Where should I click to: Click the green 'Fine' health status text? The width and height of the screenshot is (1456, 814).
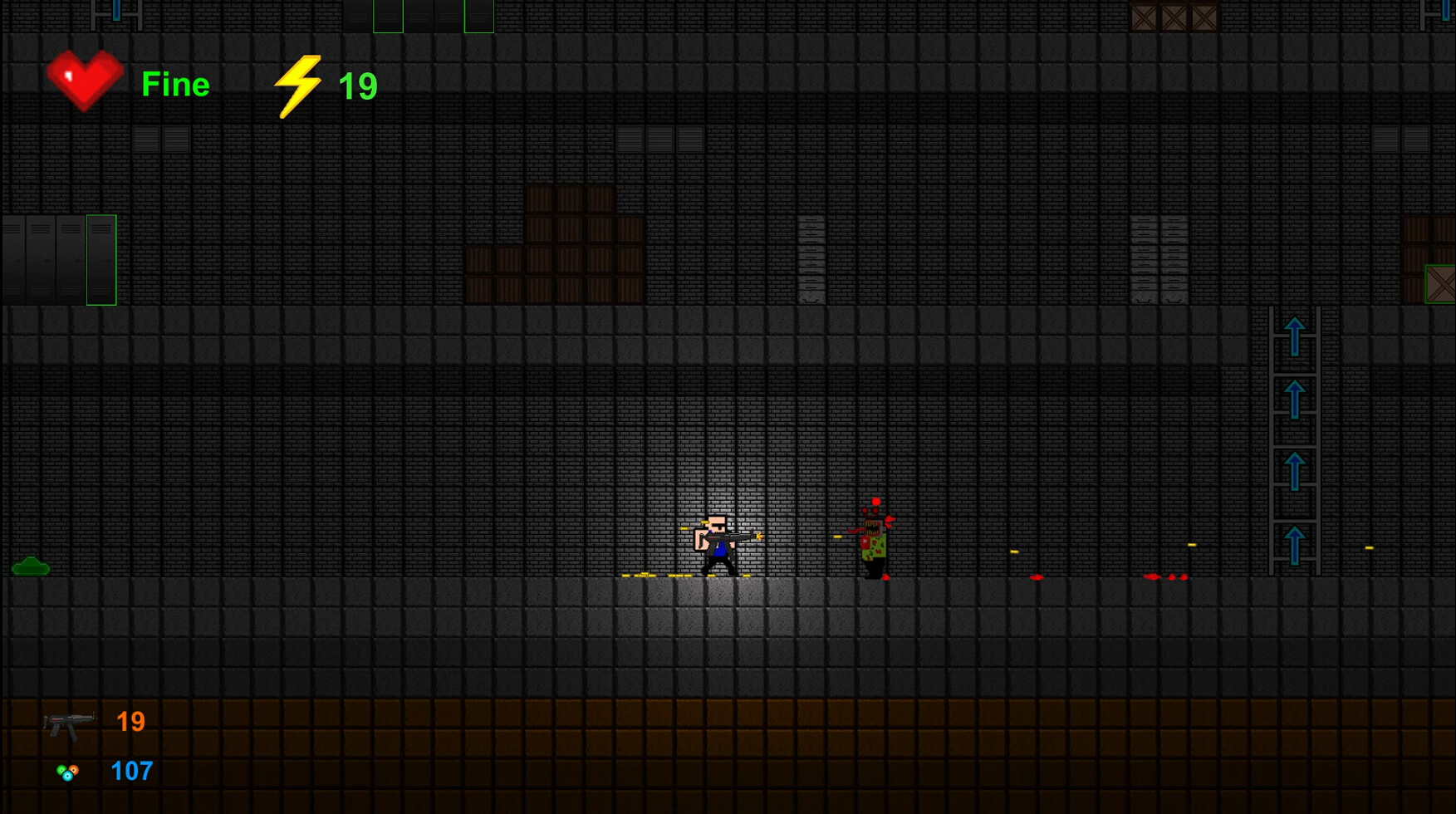click(x=175, y=83)
